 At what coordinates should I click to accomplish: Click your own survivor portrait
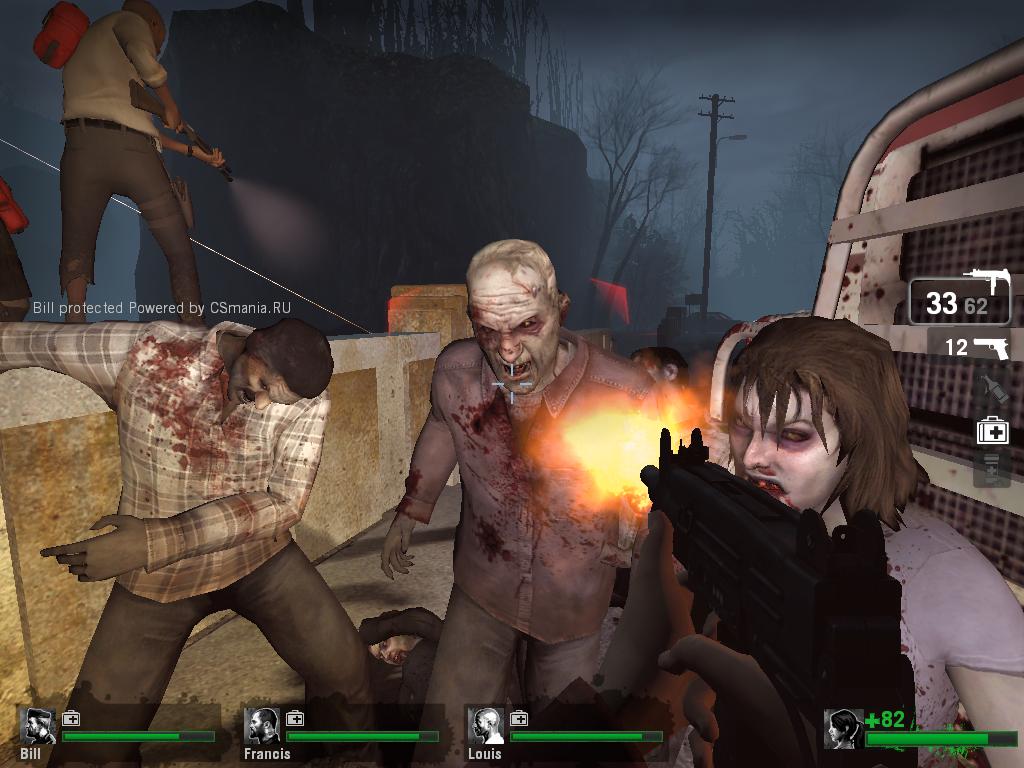coord(843,729)
